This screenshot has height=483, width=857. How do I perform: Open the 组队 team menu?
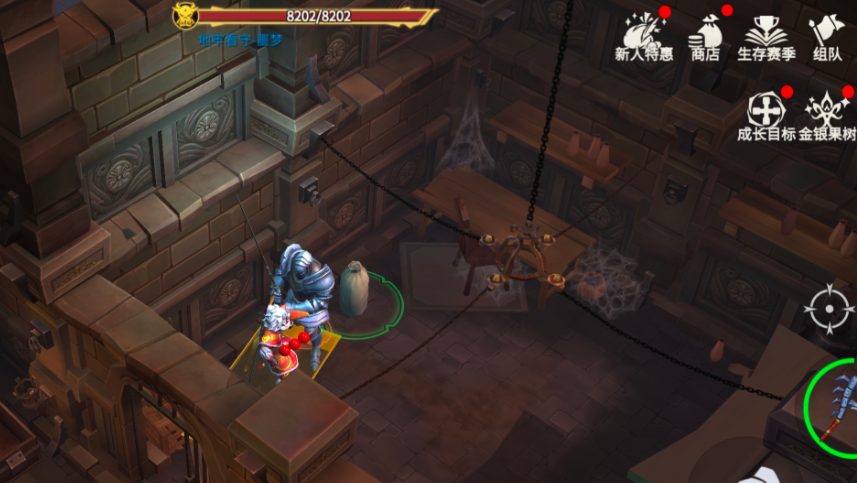[x=827, y=36]
